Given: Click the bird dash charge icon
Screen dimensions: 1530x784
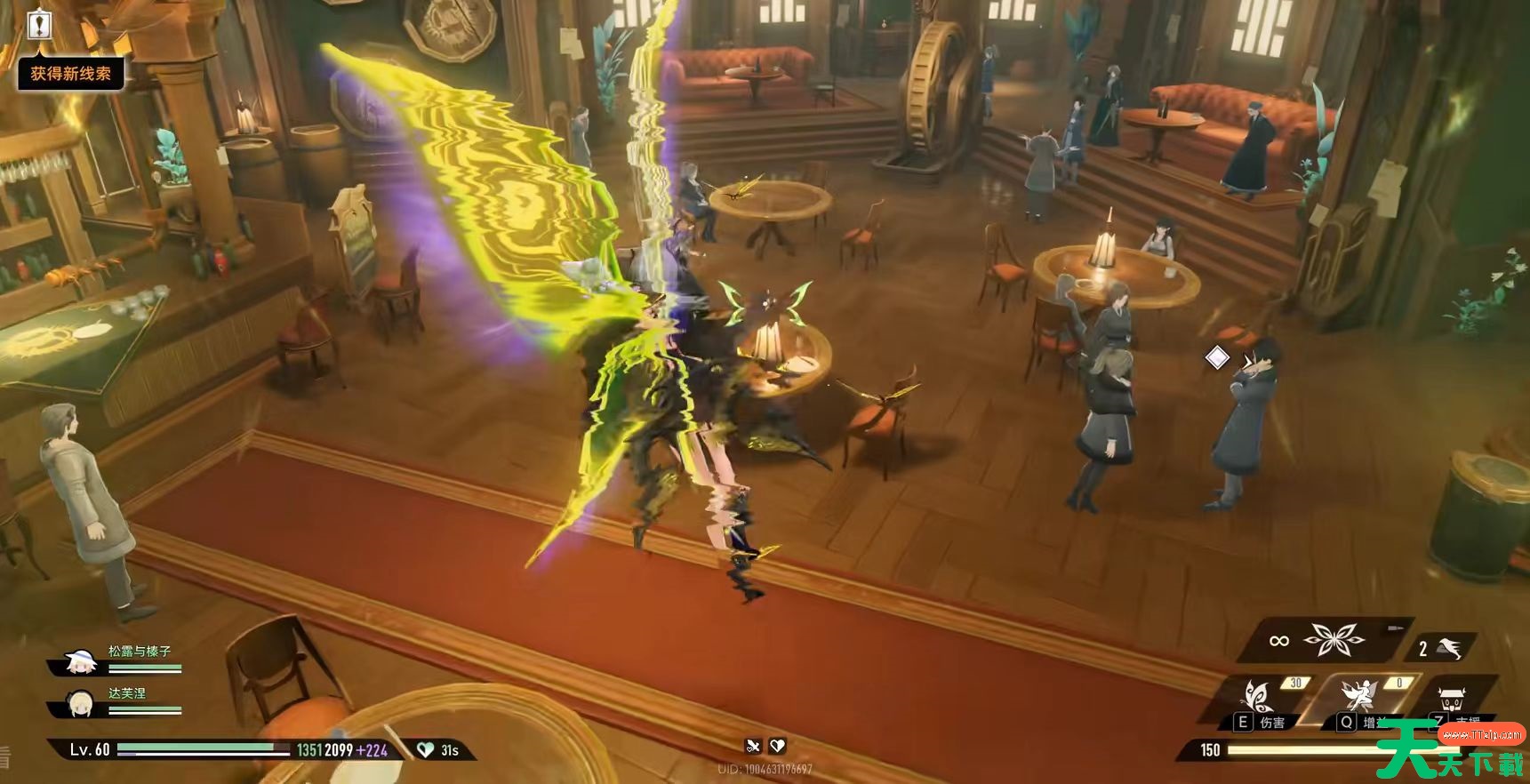Looking at the screenshot, I should tap(1449, 648).
